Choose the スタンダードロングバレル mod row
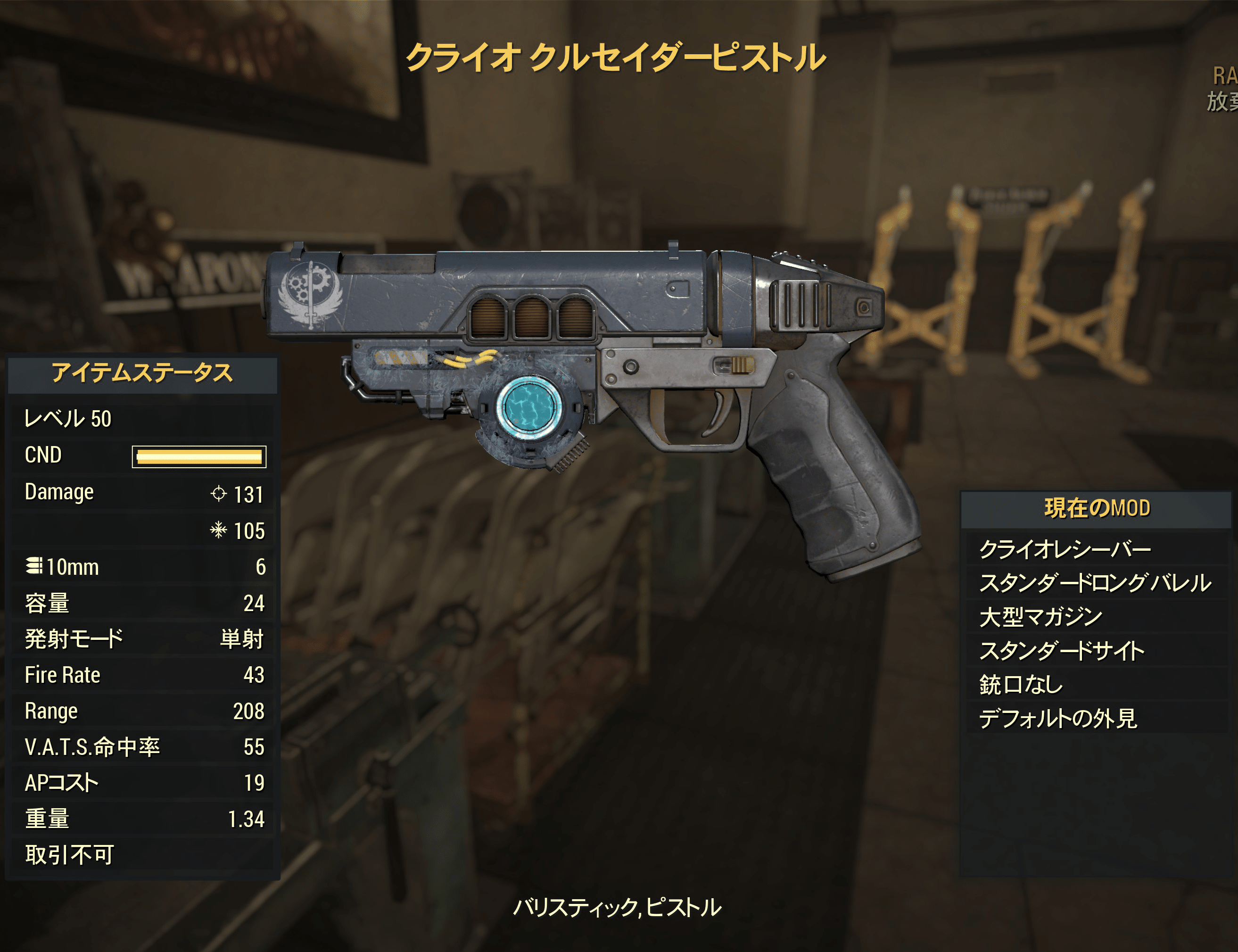 [x=1095, y=583]
